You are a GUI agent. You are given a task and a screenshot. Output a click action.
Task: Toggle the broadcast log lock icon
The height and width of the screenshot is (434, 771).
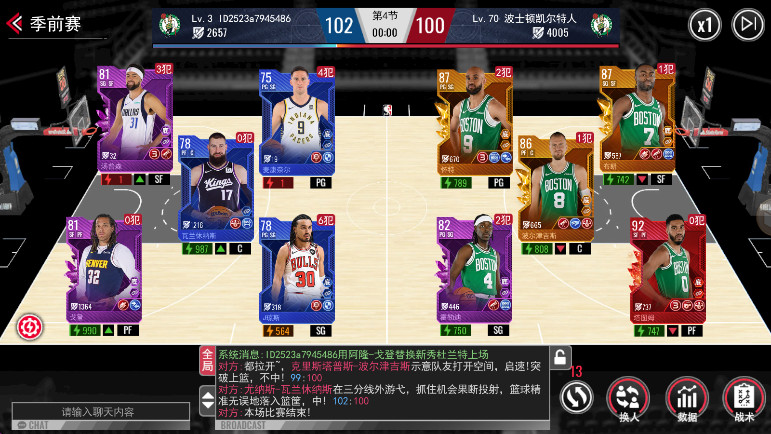pos(560,358)
